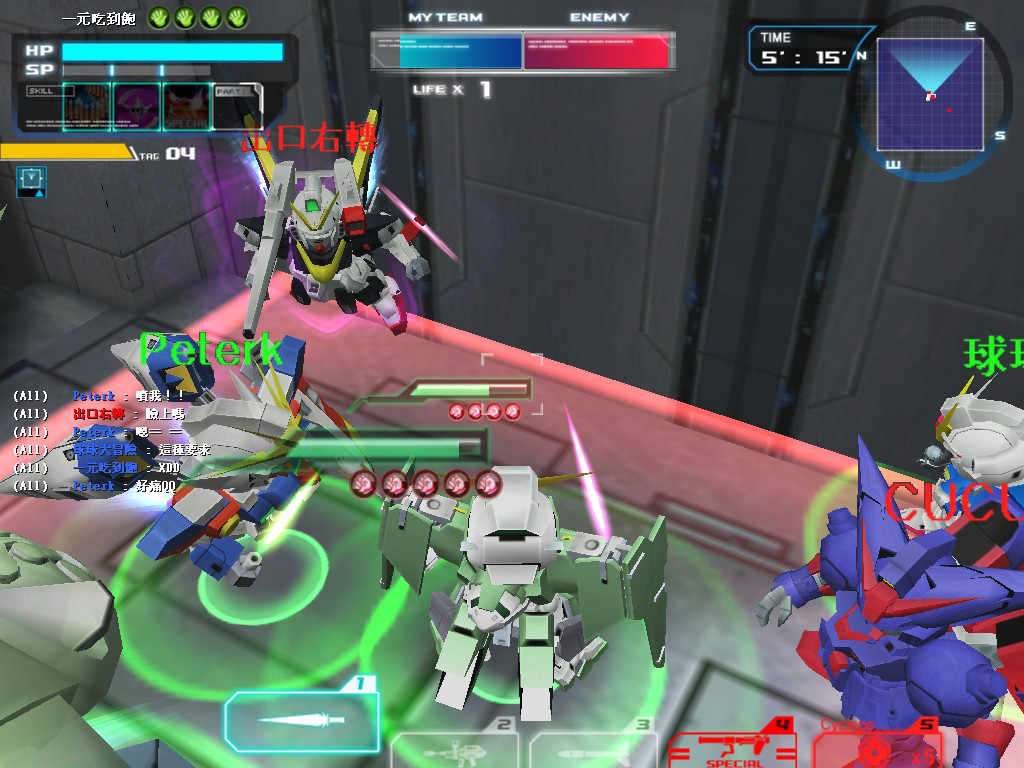Activate the red SPECIAL skill icon
The width and height of the screenshot is (1024, 768).
(186, 107)
